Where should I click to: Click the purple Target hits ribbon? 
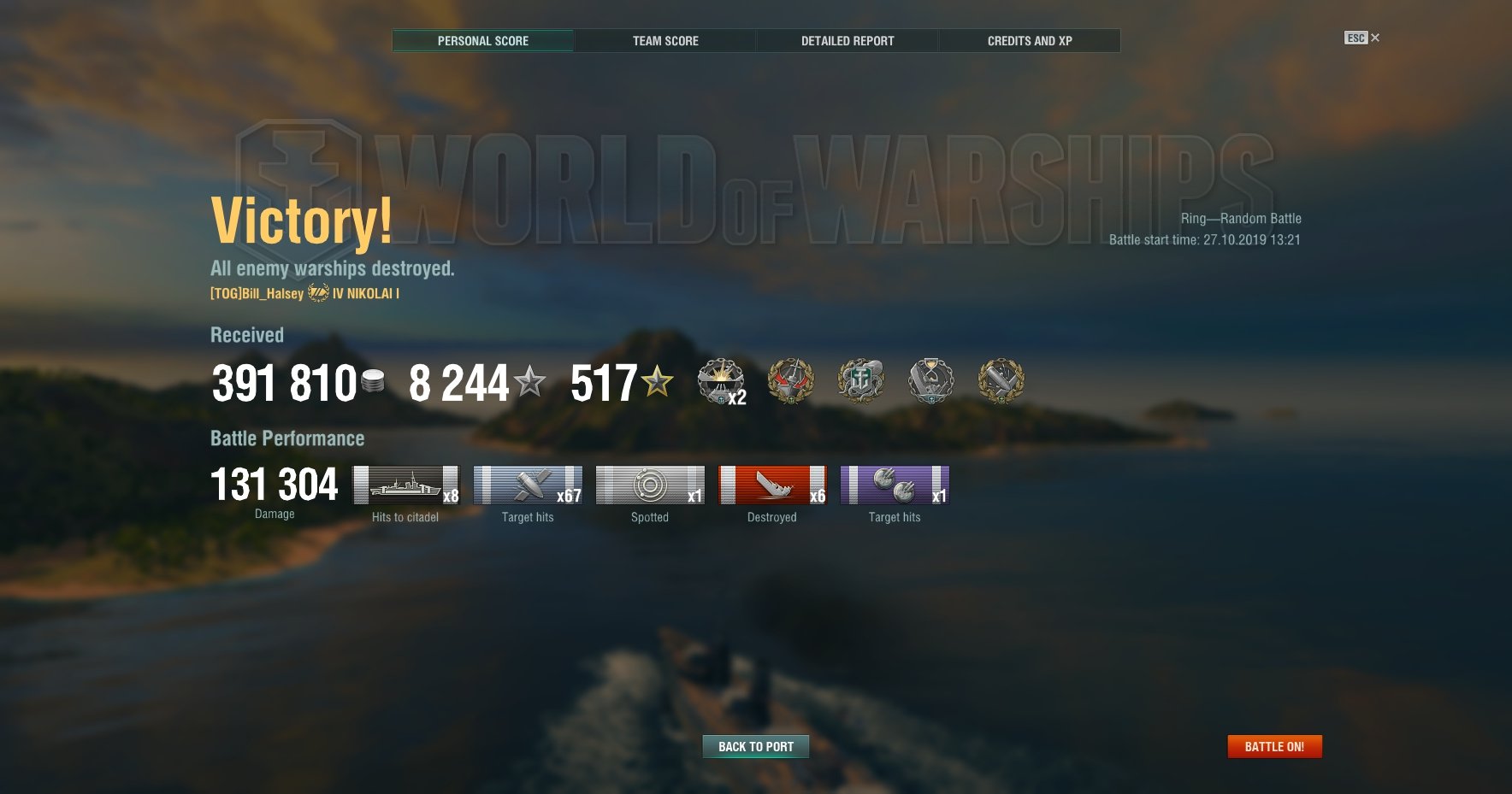[895, 485]
